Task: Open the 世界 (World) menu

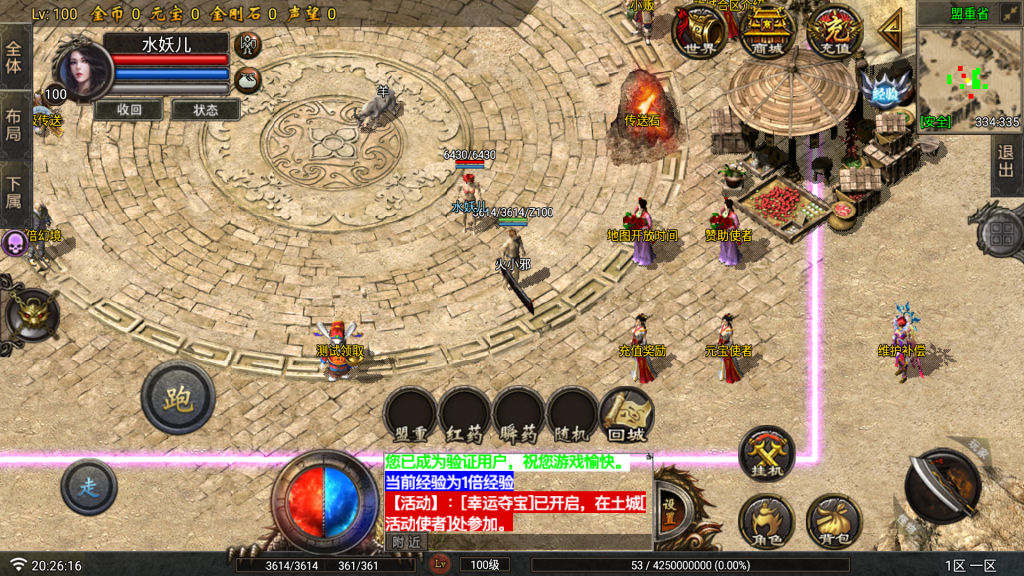Action: pyautogui.click(x=699, y=31)
